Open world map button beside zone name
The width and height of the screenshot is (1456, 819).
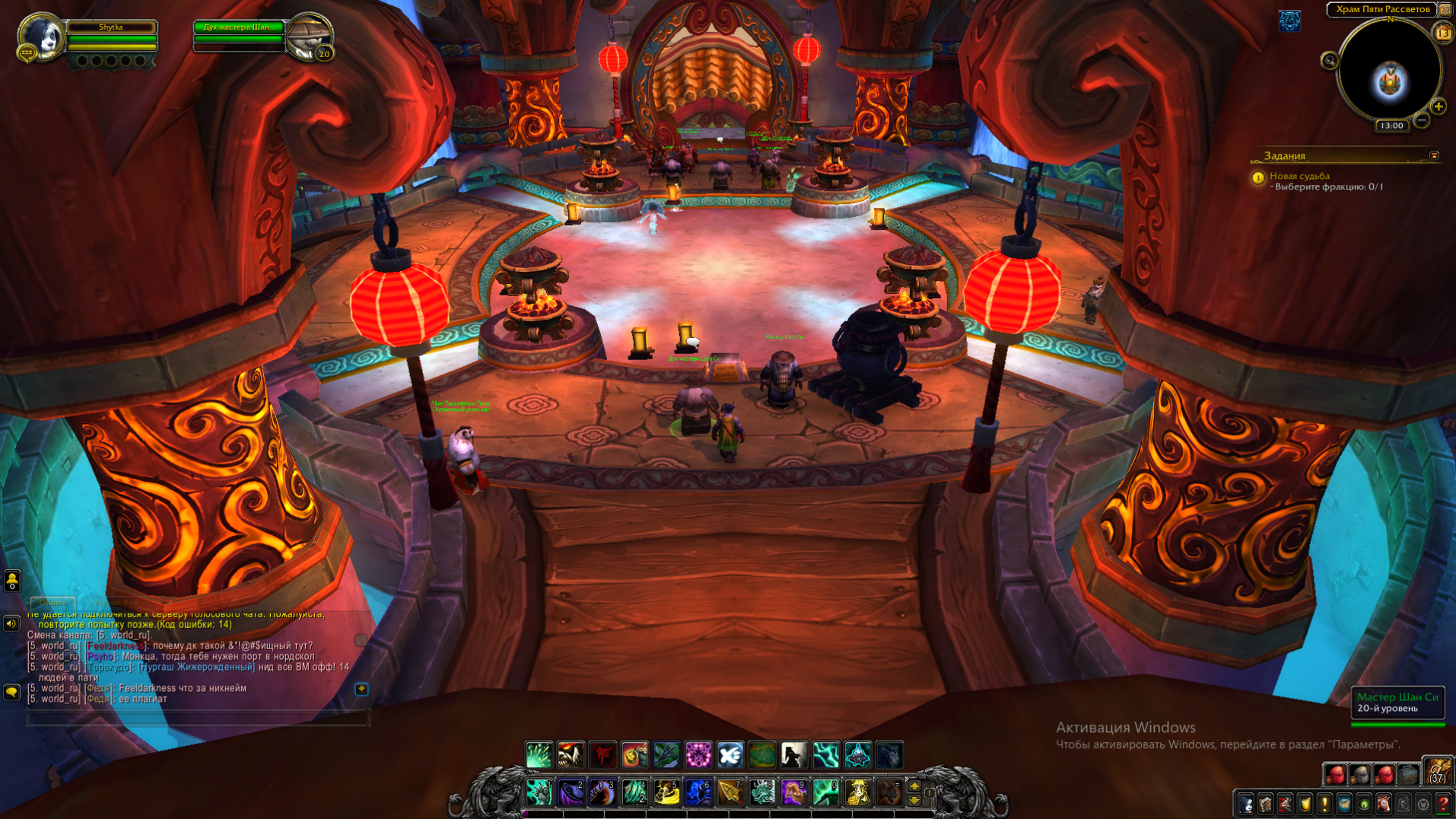1445,9
